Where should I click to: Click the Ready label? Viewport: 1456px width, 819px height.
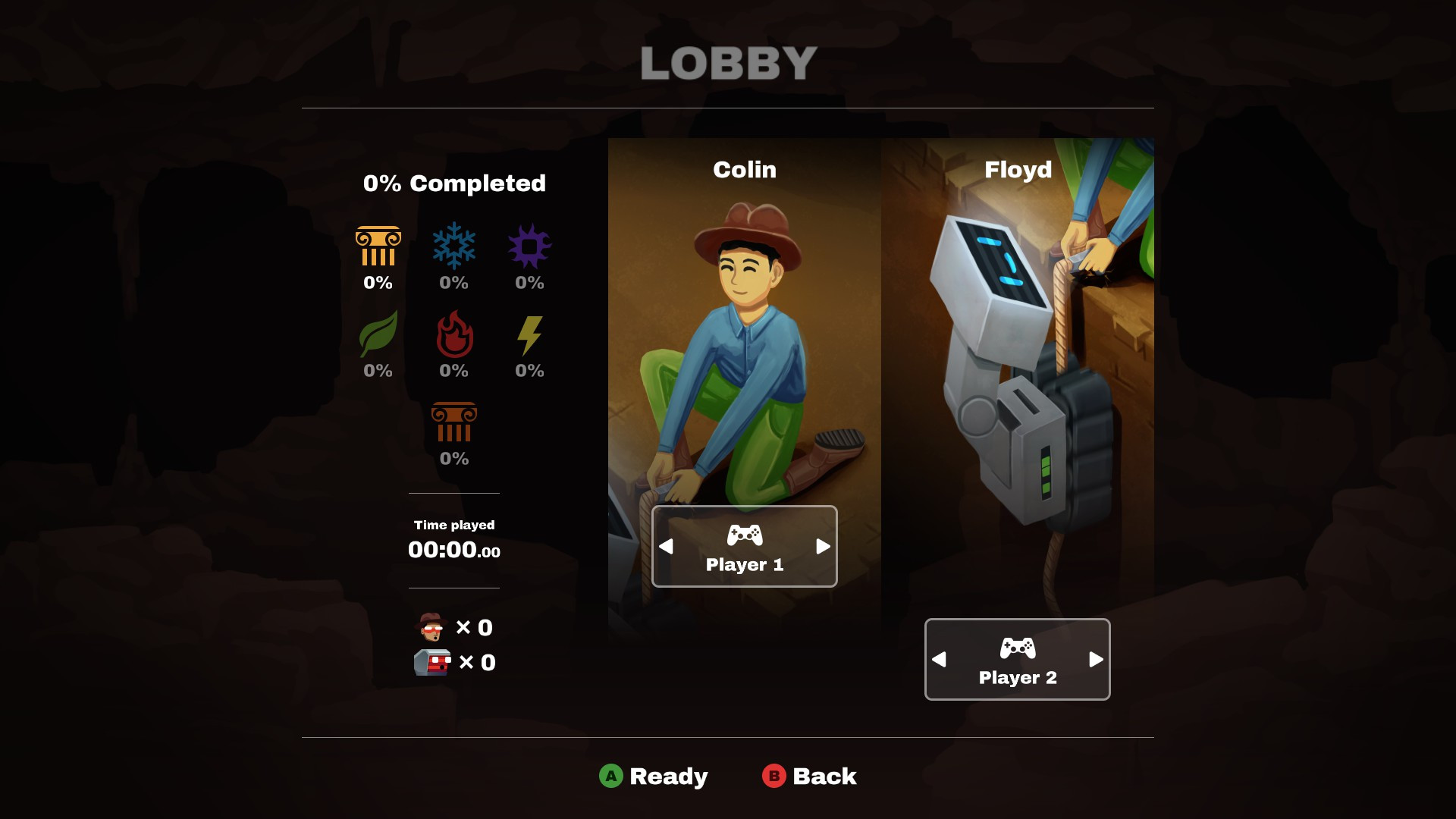tap(667, 777)
